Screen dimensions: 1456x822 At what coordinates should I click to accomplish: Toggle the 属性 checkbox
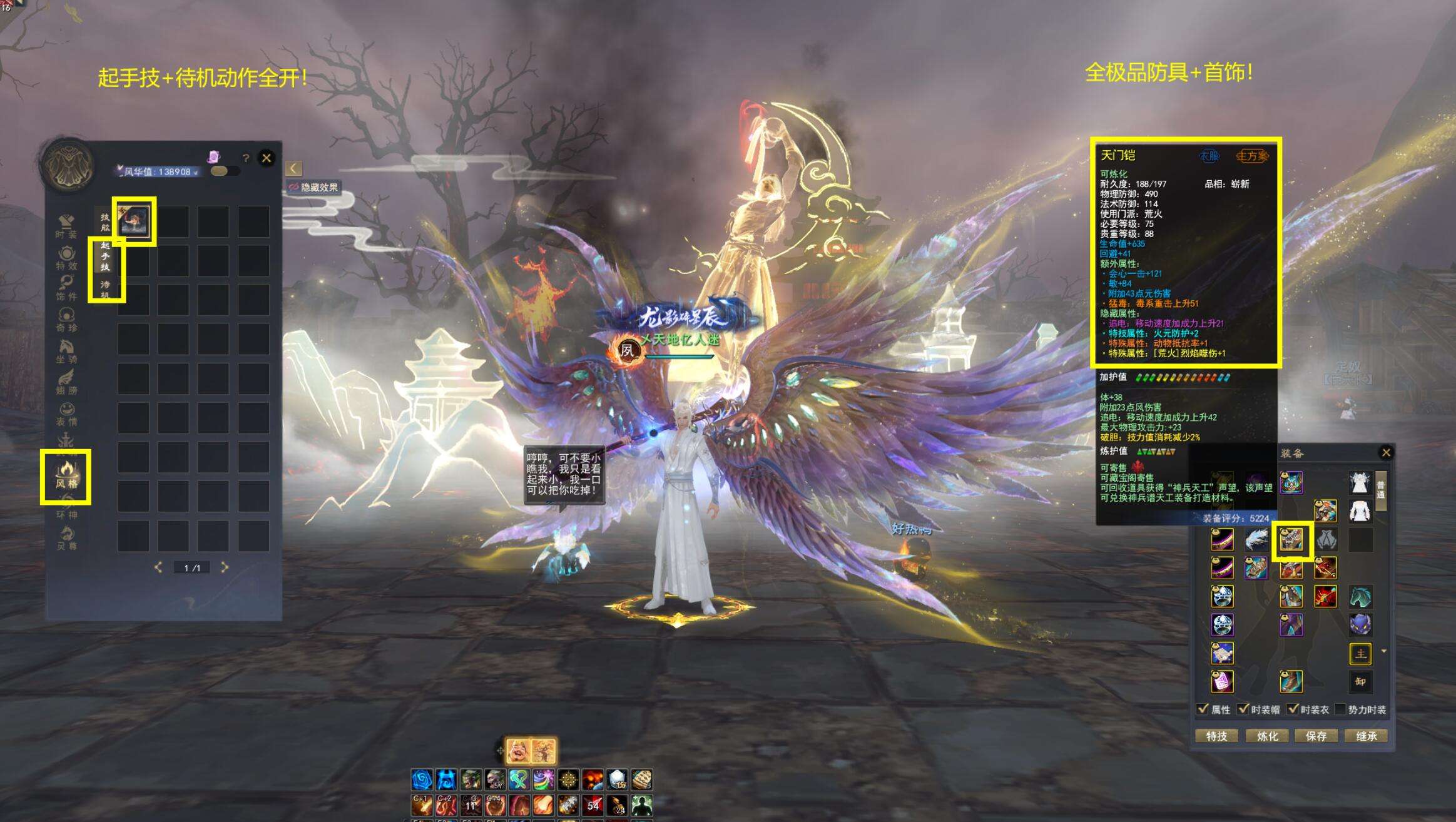(x=1203, y=709)
